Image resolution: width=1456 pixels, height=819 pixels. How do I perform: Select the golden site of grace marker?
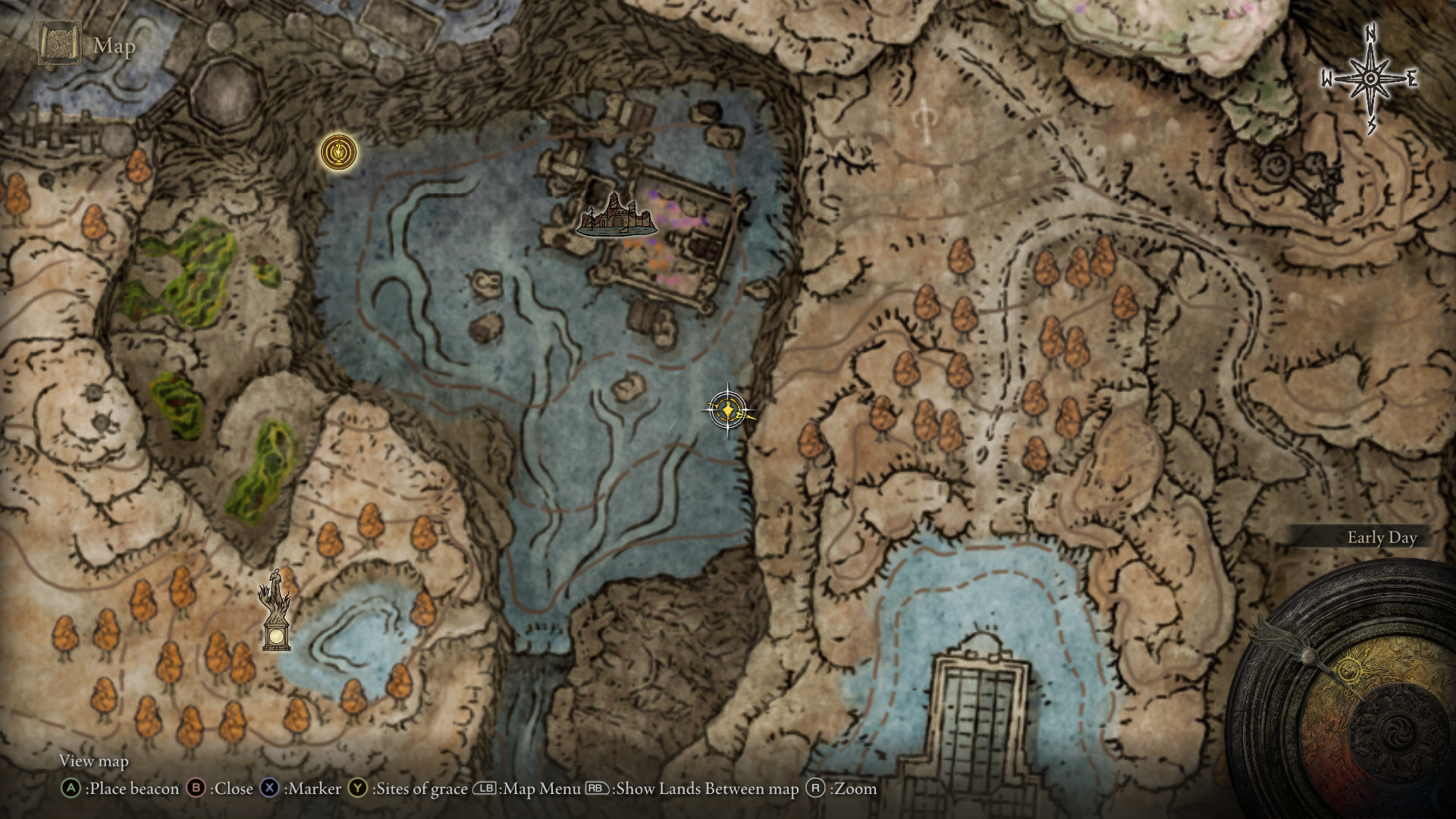coord(338,152)
